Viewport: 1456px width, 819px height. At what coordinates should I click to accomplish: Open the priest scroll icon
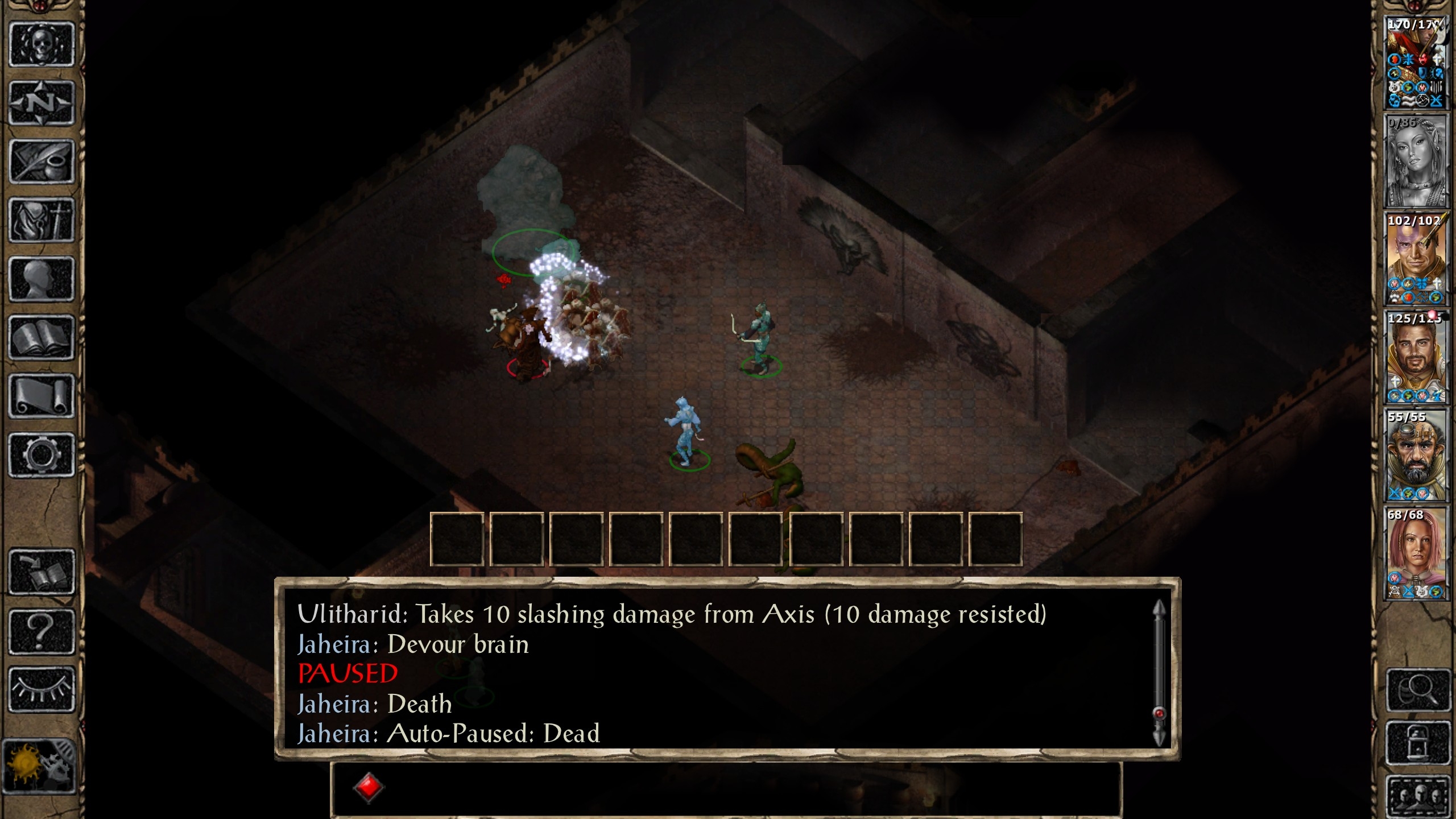tap(42, 396)
